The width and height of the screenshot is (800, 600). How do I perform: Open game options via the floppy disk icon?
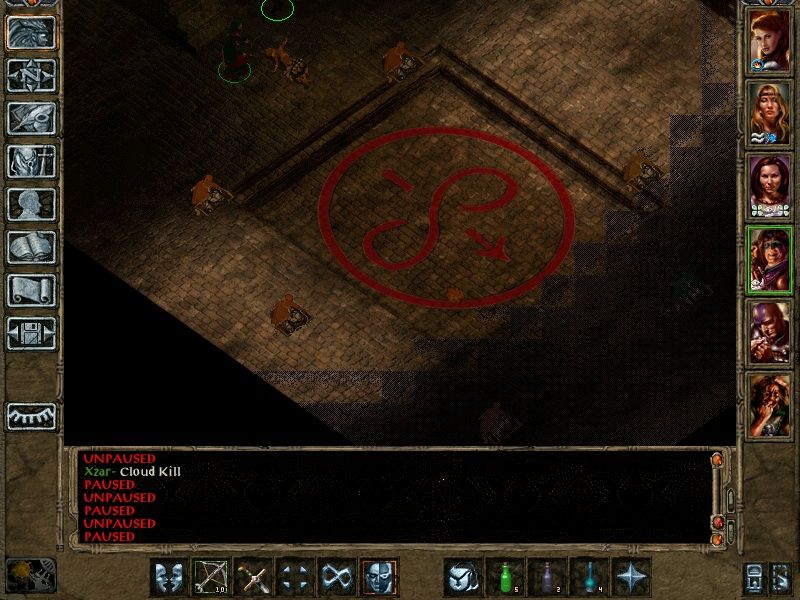[31, 333]
